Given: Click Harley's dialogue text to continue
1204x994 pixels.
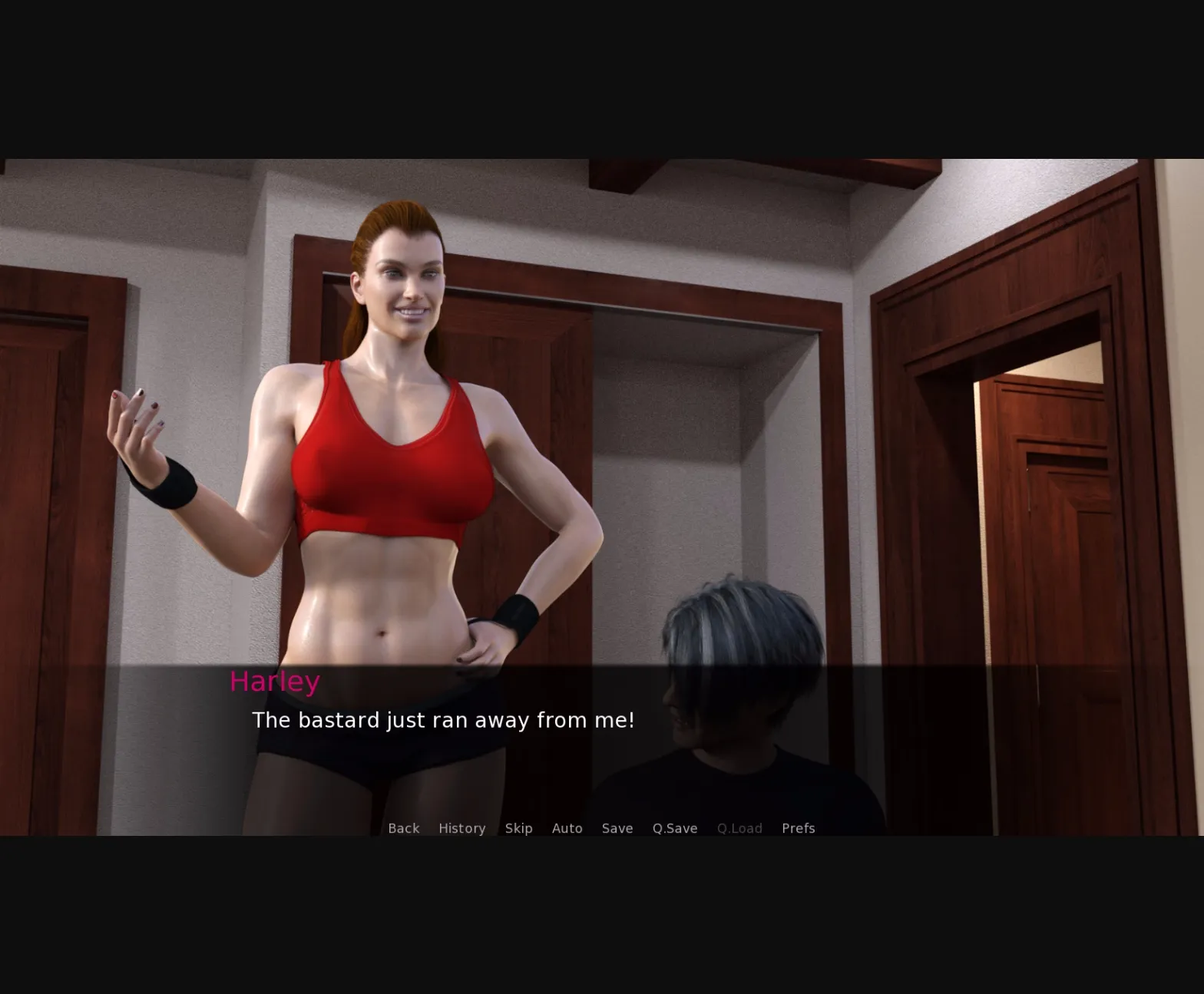Looking at the screenshot, I should [x=444, y=720].
